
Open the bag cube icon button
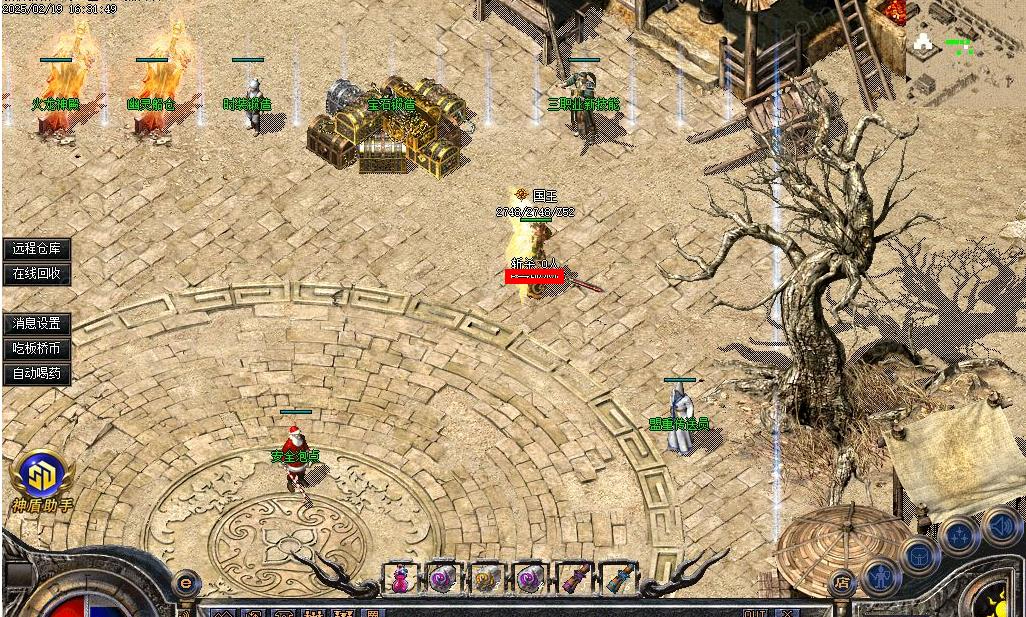point(918,555)
